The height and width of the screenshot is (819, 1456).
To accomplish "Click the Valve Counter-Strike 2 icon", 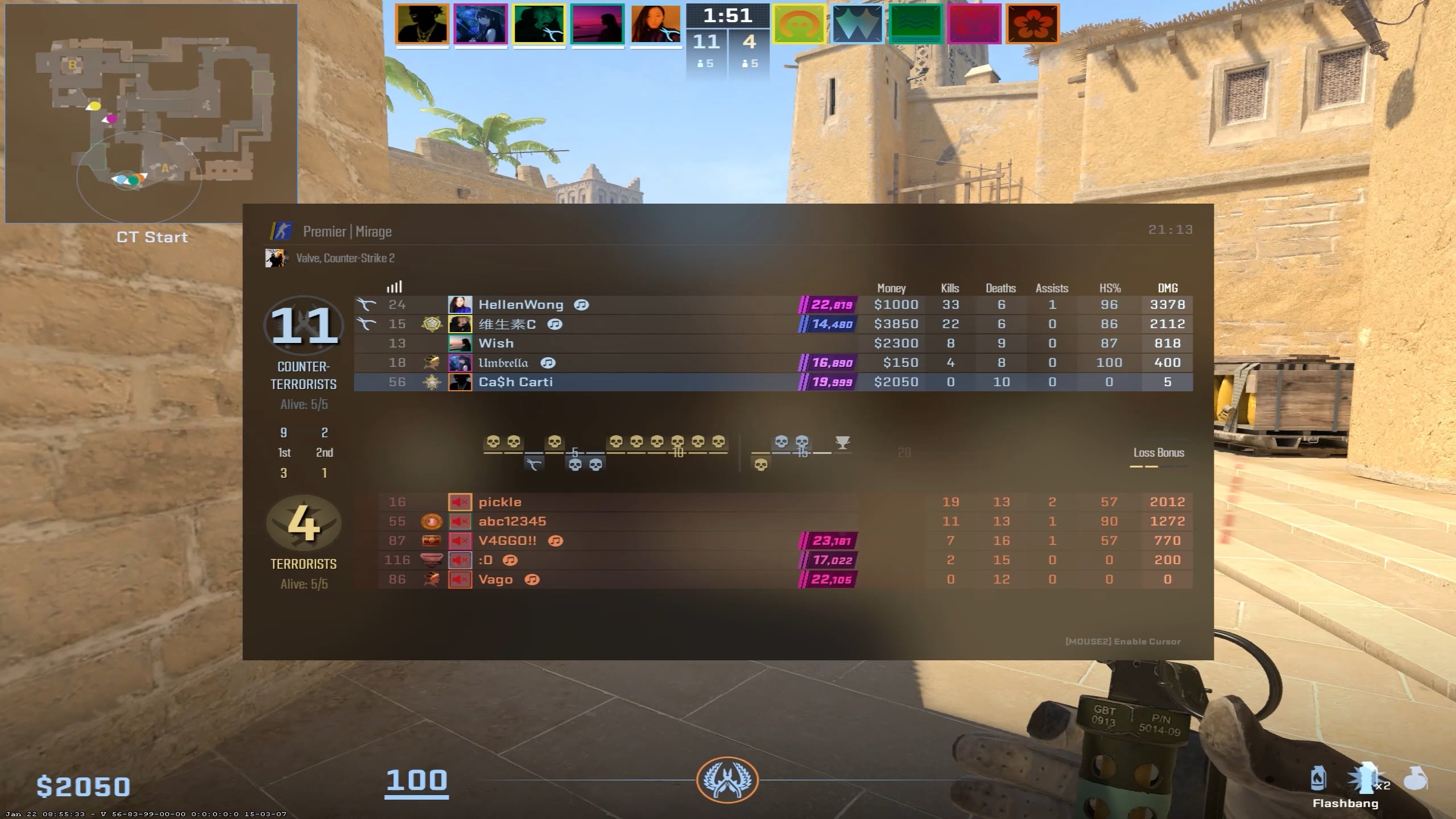I will [277, 258].
